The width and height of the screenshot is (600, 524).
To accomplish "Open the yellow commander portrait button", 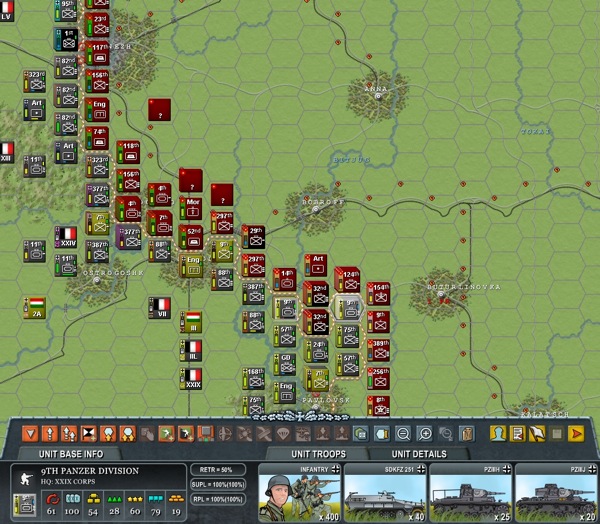I will coord(497,434).
